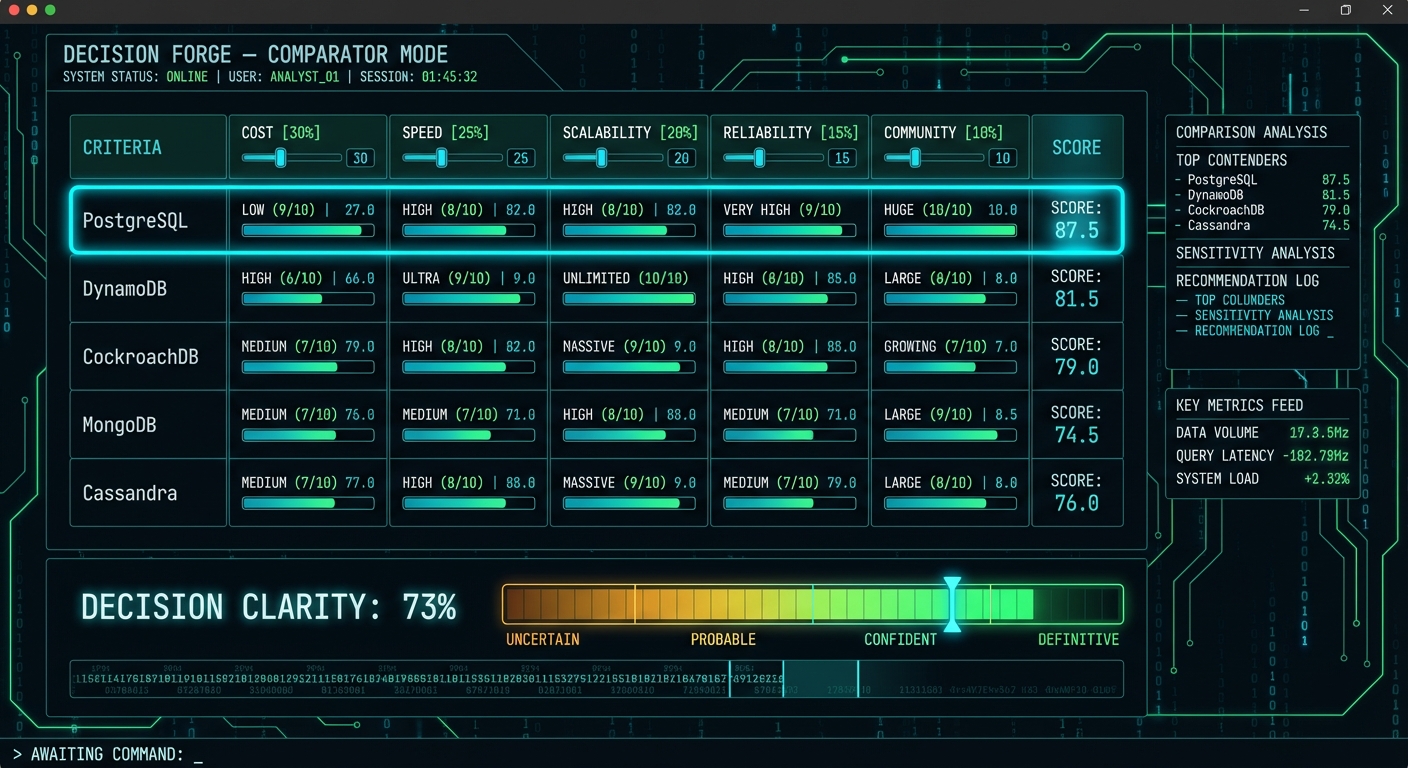Open the TOP COLUMDERS log entry
Image resolution: width=1408 pixels, height=768 pixels.
(1241, 299)
